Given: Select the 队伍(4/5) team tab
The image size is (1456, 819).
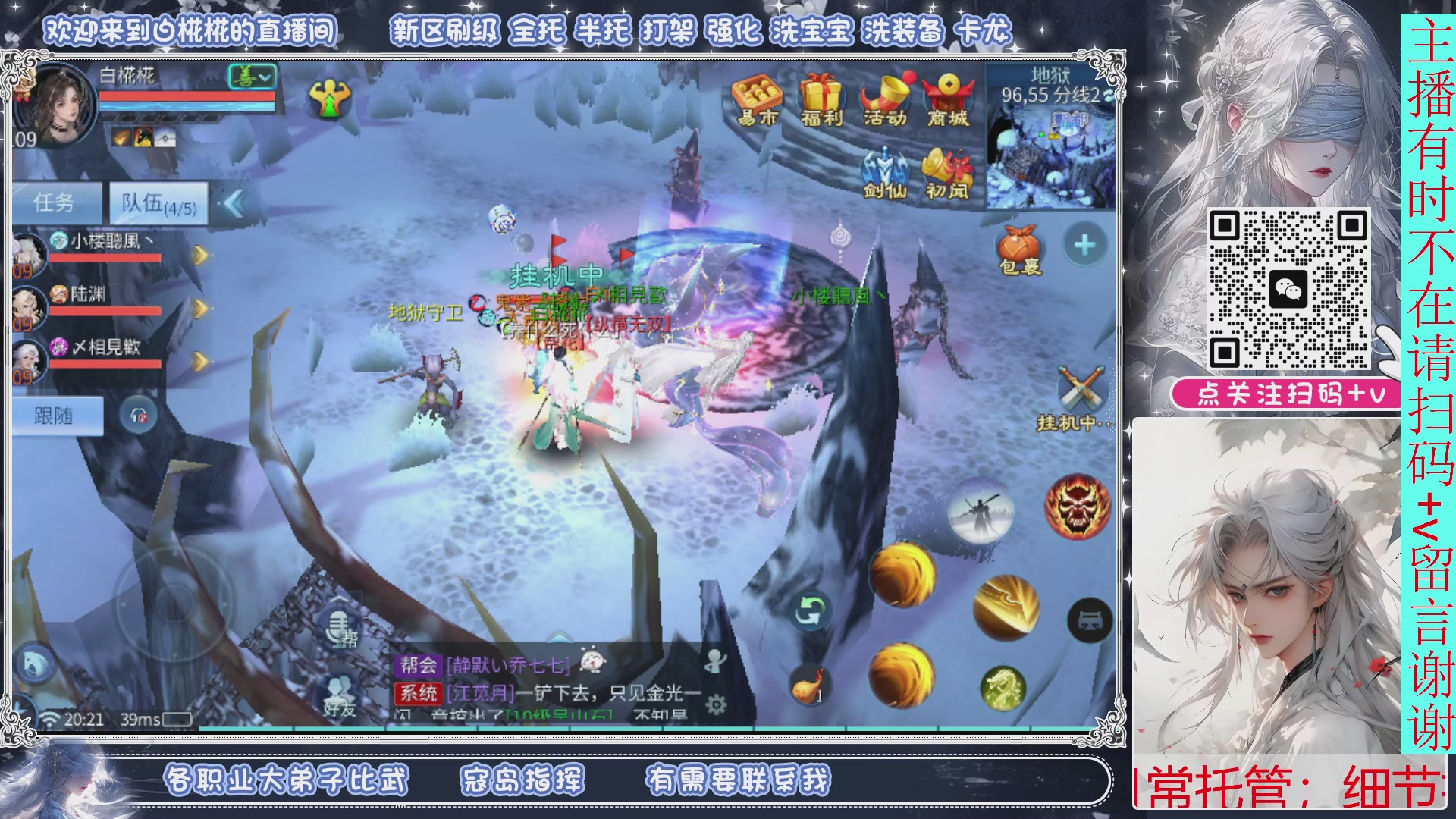Looking at the screenshot, I should [x=157, y=202].
